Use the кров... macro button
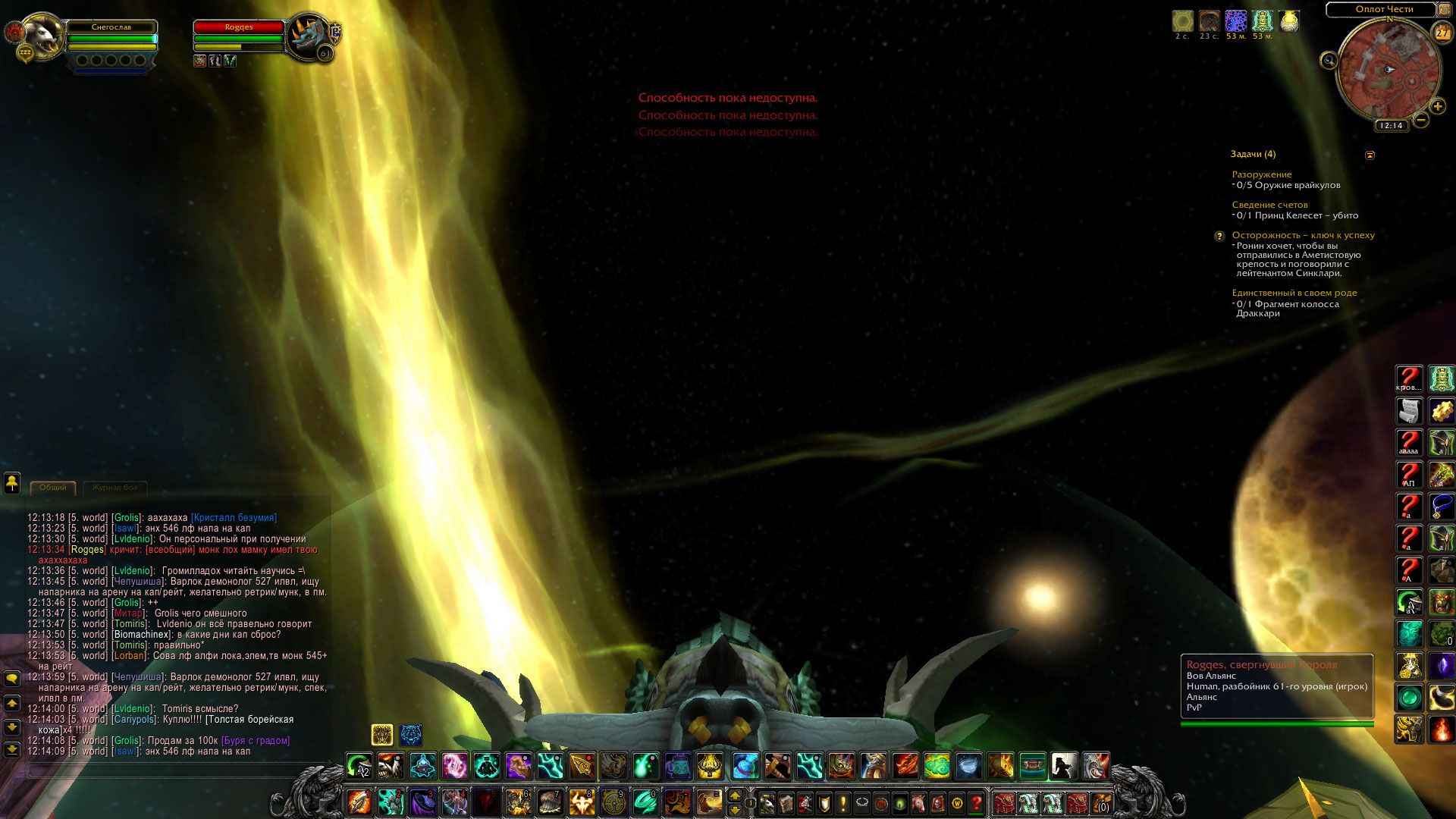This screenshot has width=1456, height=819. click(x=1409, y=378)
